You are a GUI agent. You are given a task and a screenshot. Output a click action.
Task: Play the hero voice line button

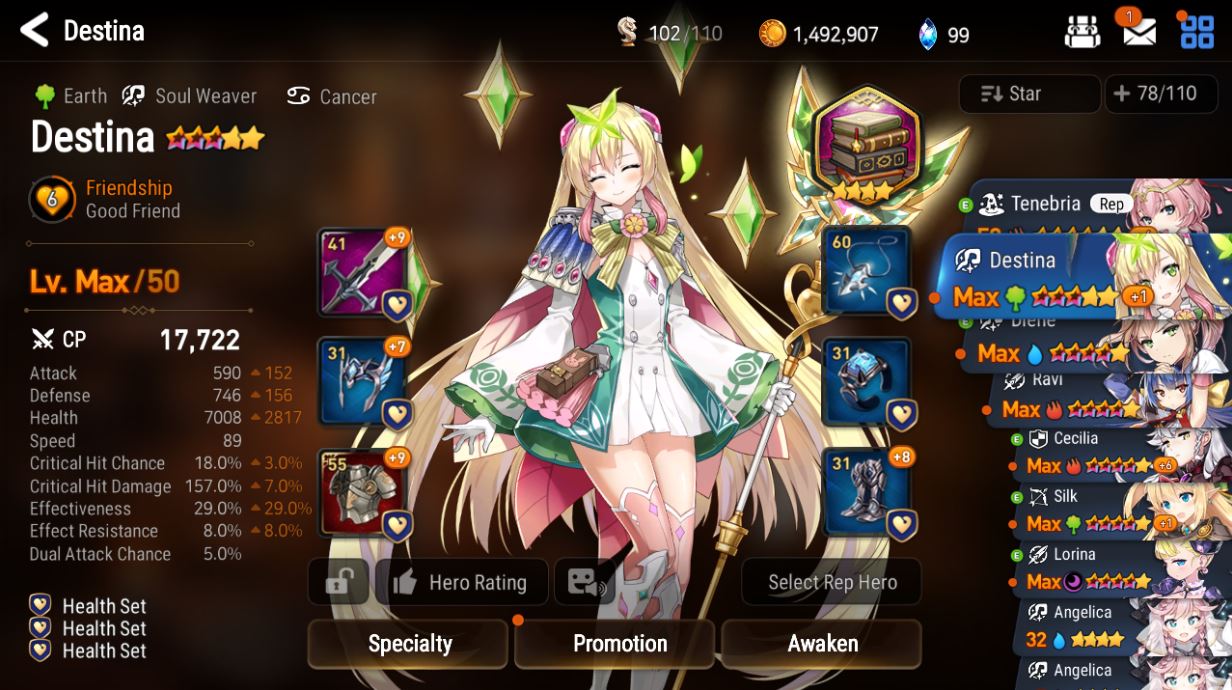click(583, 583)
